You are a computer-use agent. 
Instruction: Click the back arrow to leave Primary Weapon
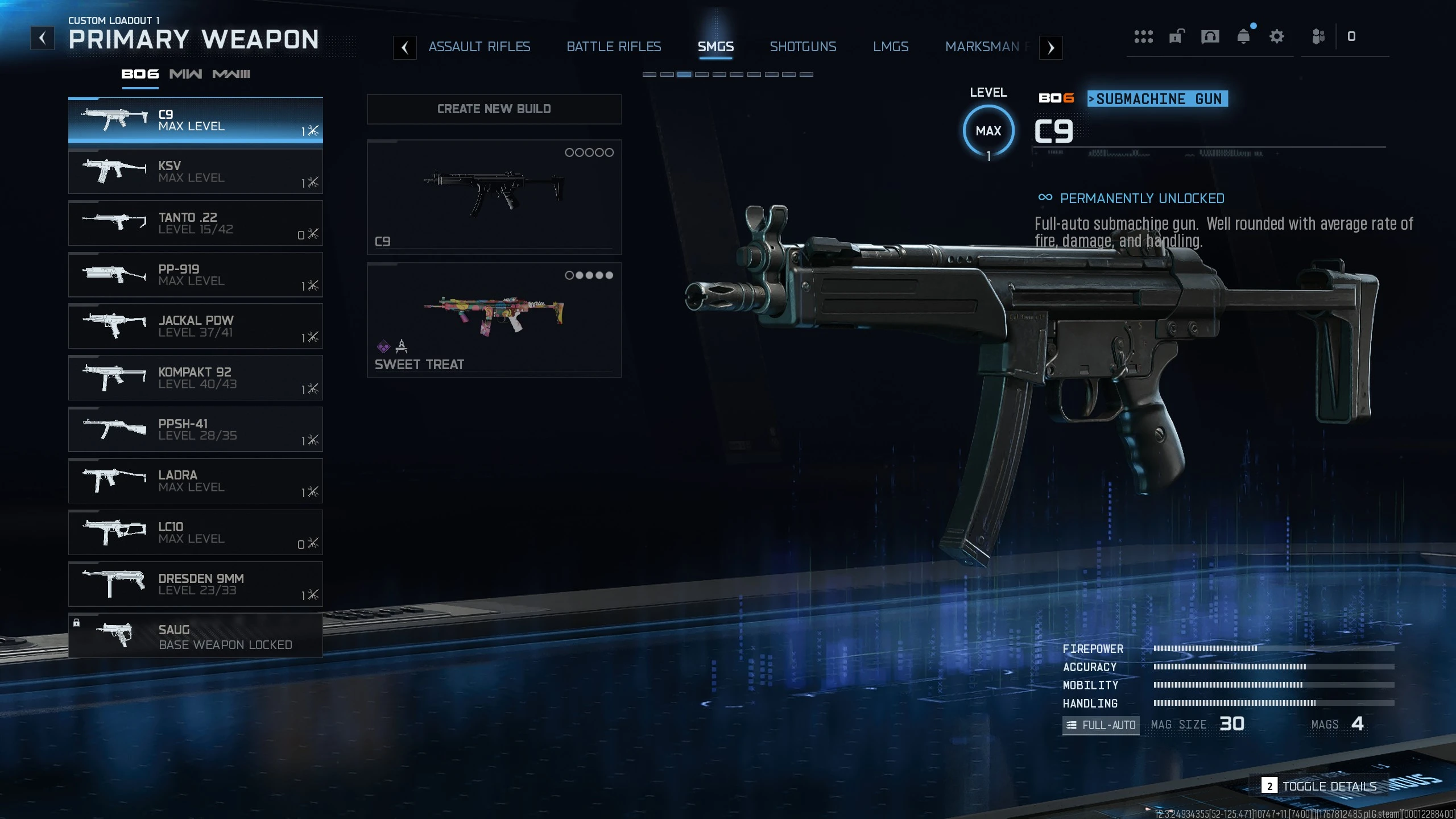pos(42,38)
